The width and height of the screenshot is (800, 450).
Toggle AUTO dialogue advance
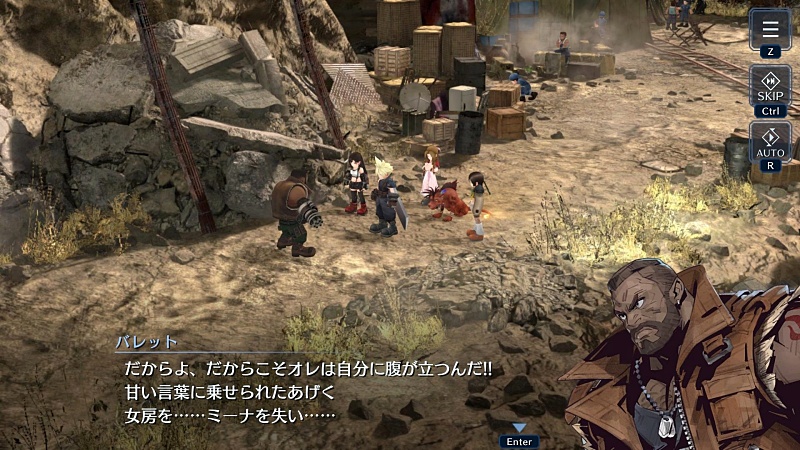tap(769, 148)
